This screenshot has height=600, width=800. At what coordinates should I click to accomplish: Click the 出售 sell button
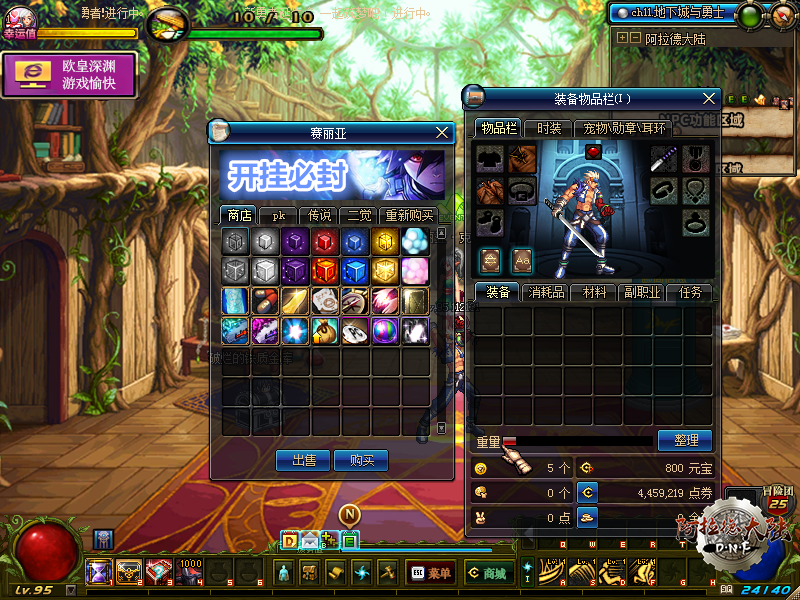point(303,460)
